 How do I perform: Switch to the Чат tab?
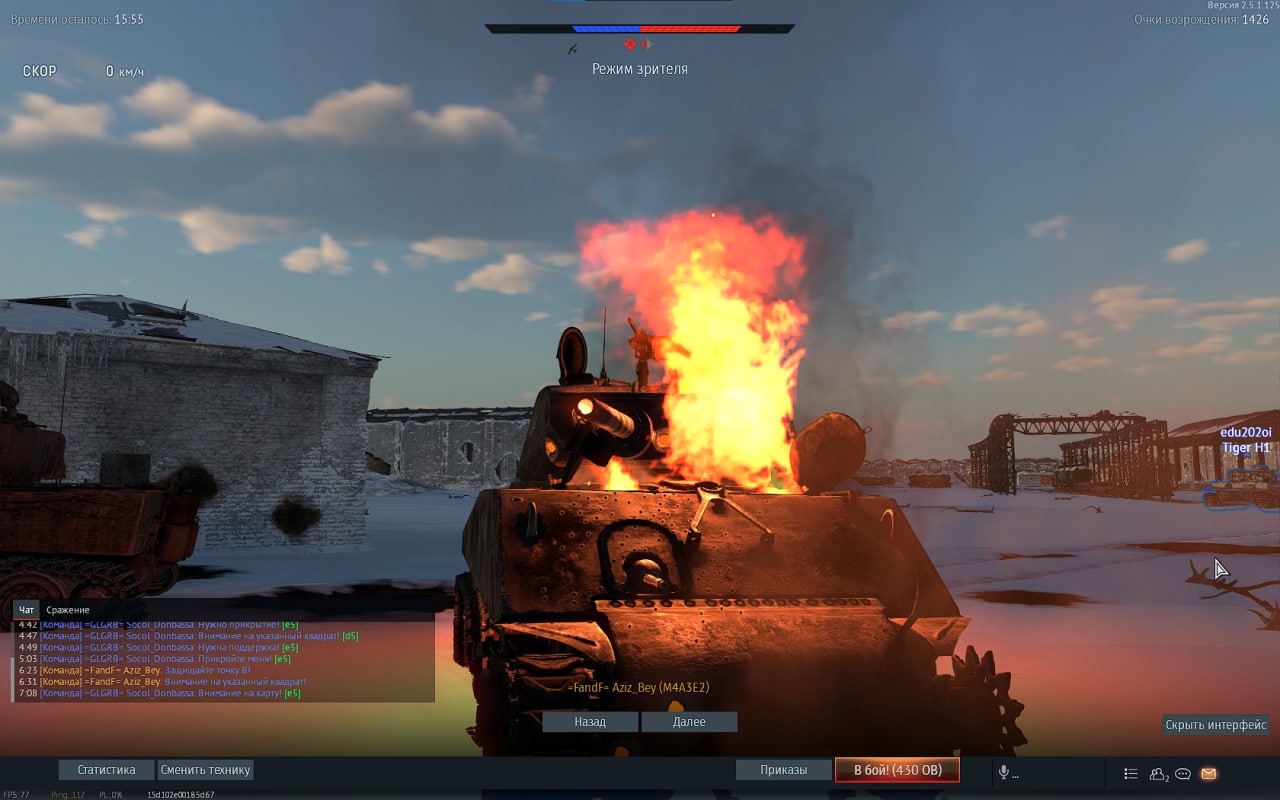pos(27,610)
